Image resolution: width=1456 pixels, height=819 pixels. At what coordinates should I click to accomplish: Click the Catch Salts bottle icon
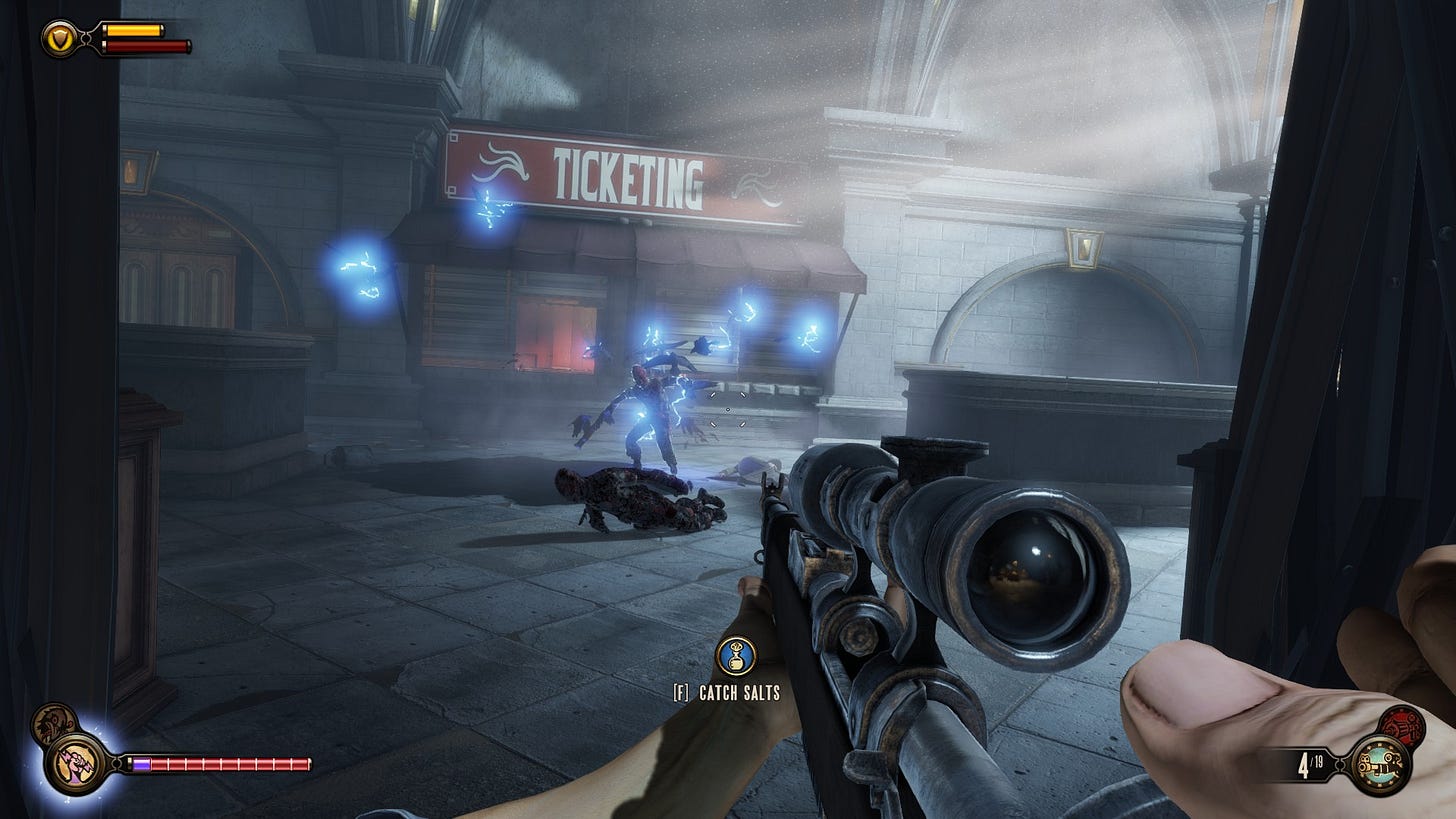(736, 656)
